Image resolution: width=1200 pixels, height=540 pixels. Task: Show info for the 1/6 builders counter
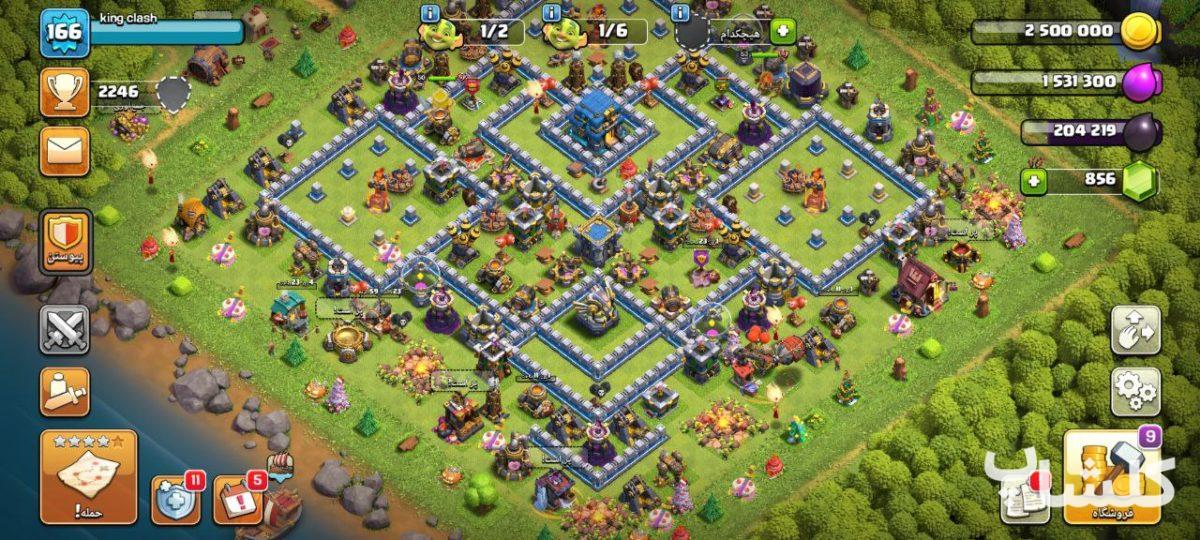click(551, 13)
